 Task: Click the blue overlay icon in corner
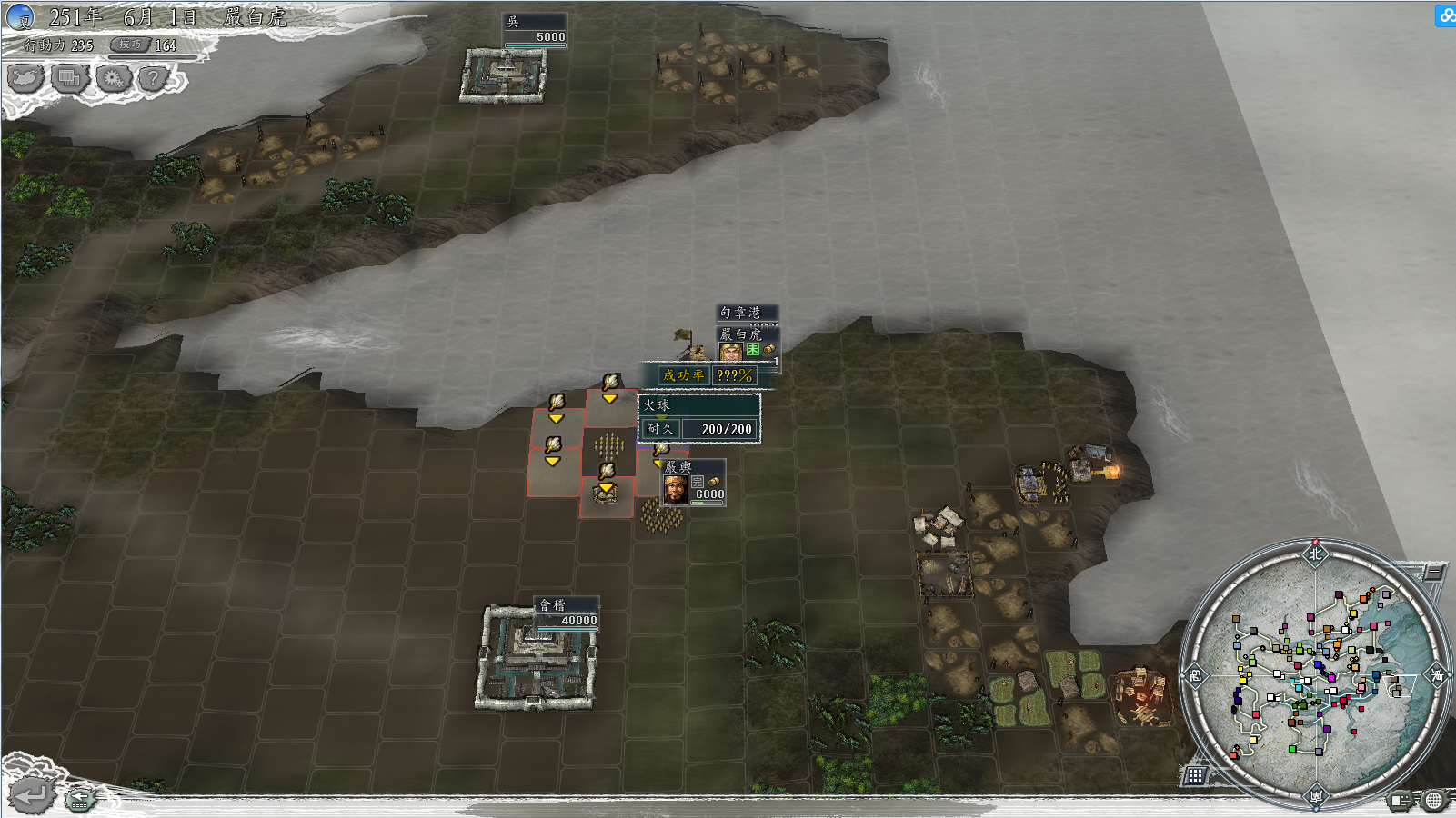tap(1446, 15)
